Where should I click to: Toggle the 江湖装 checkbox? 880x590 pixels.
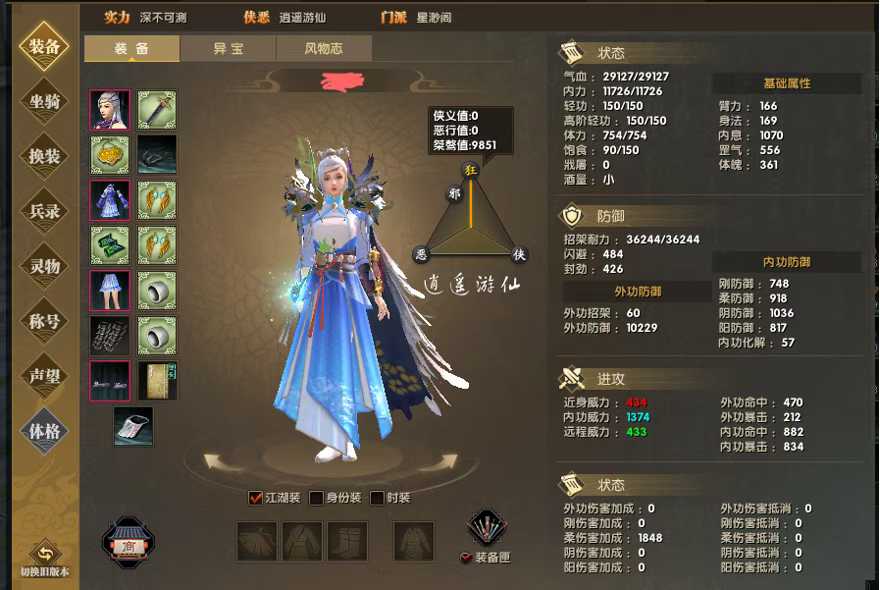pos(256,498)
